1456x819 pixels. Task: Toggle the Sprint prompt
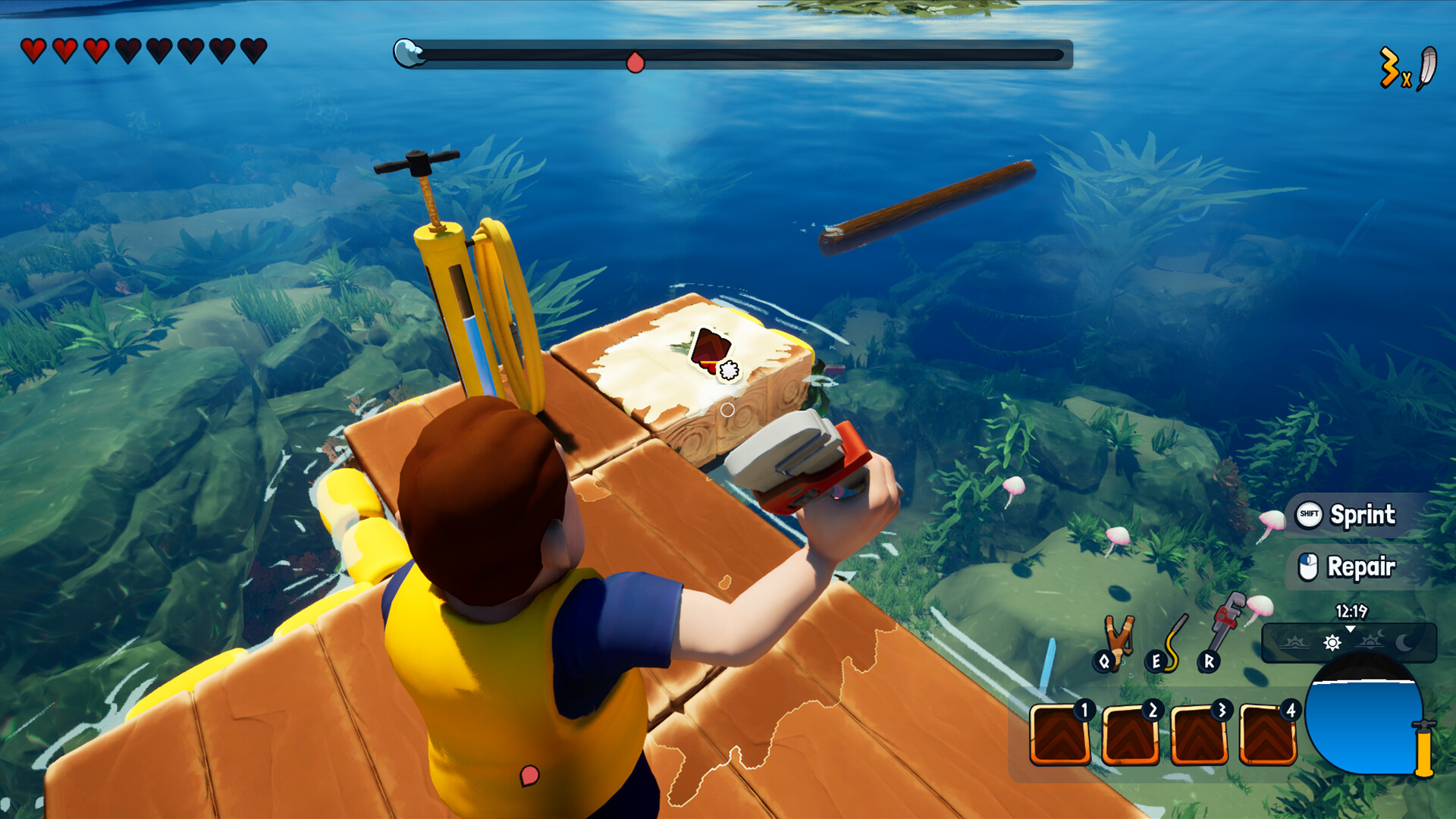(1357, 516)
